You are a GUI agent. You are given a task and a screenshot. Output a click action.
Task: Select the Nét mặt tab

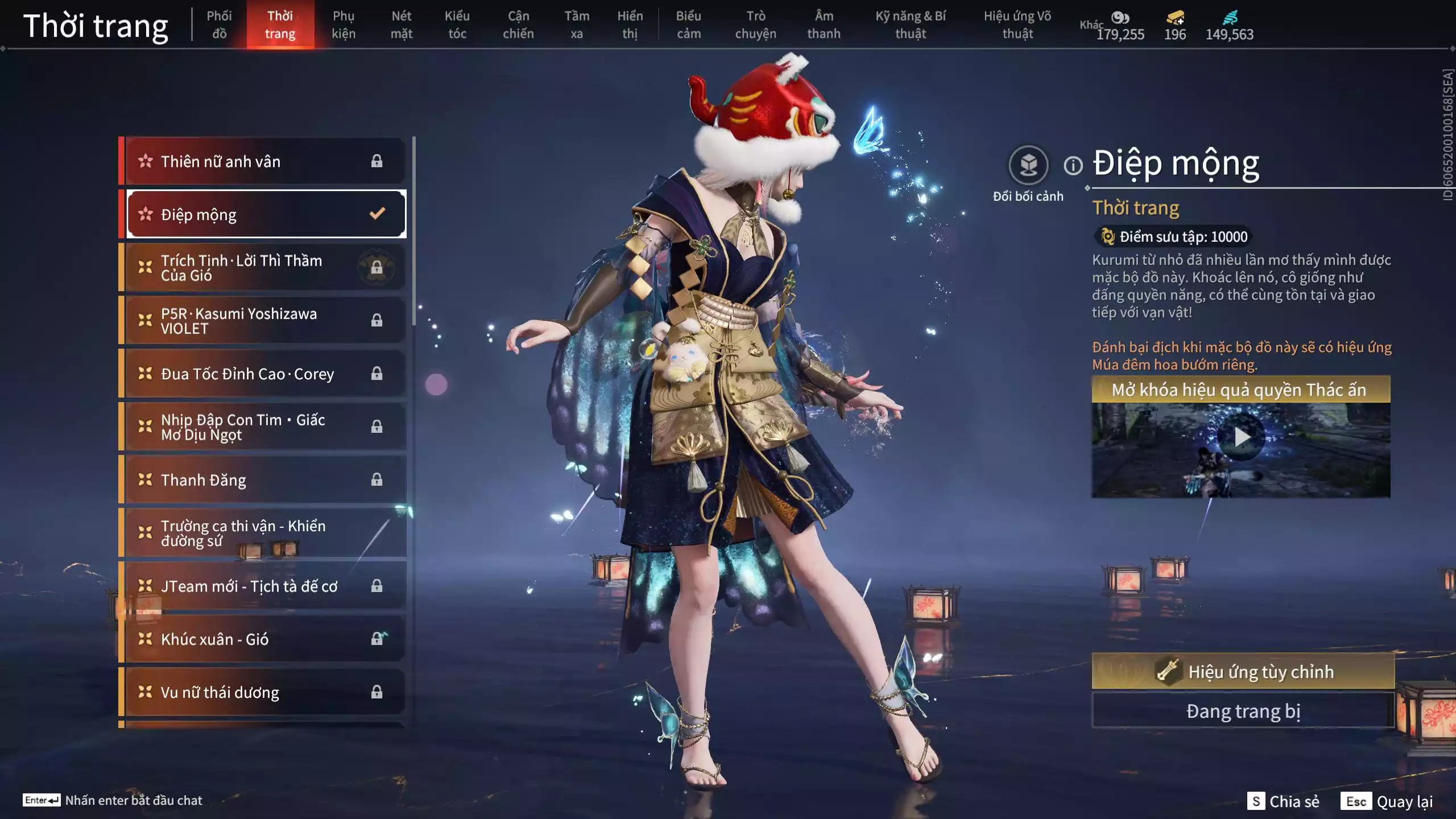click(401, 25)
